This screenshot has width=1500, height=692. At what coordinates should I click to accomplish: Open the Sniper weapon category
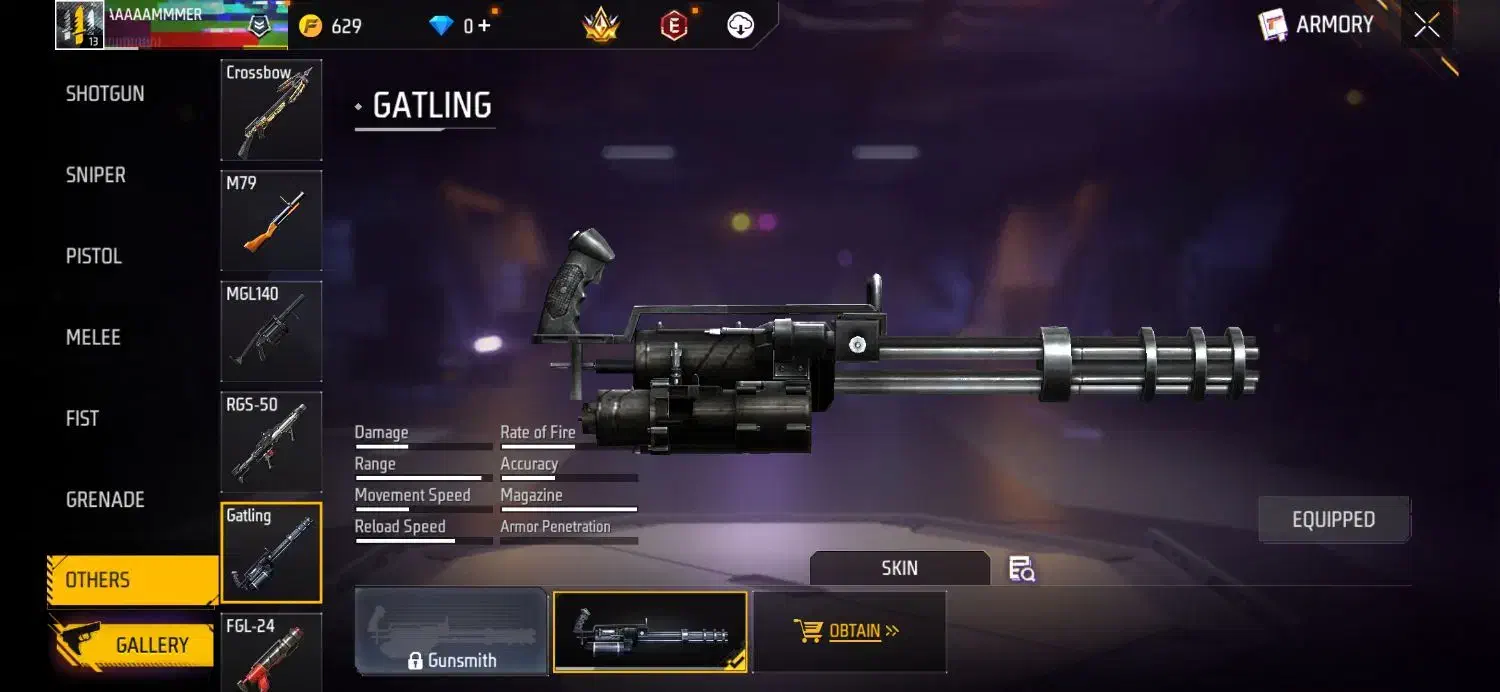tap(96, 175)
